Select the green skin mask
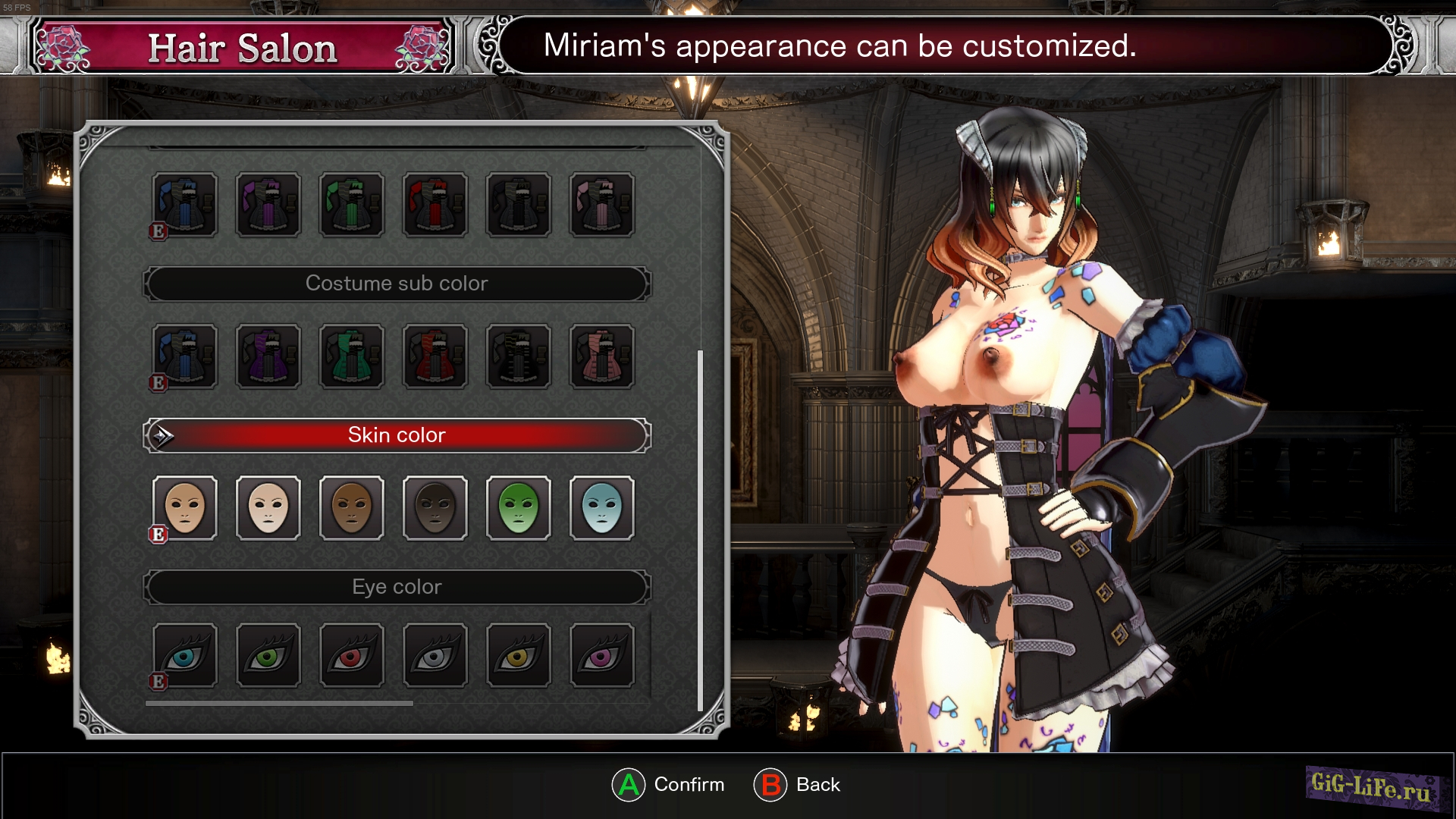 pos(519,508)
